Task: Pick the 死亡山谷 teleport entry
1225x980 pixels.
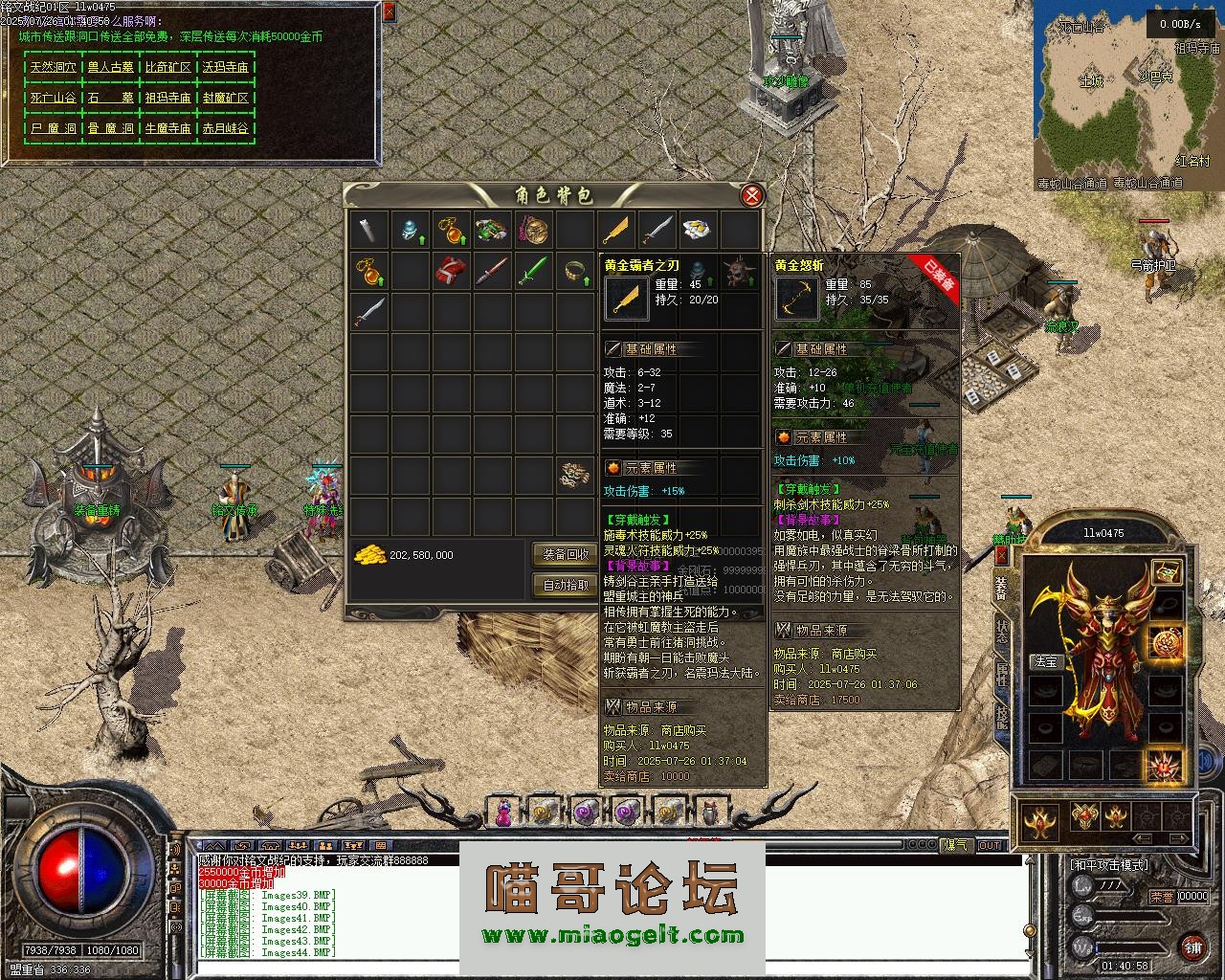Action: point(53,98)
